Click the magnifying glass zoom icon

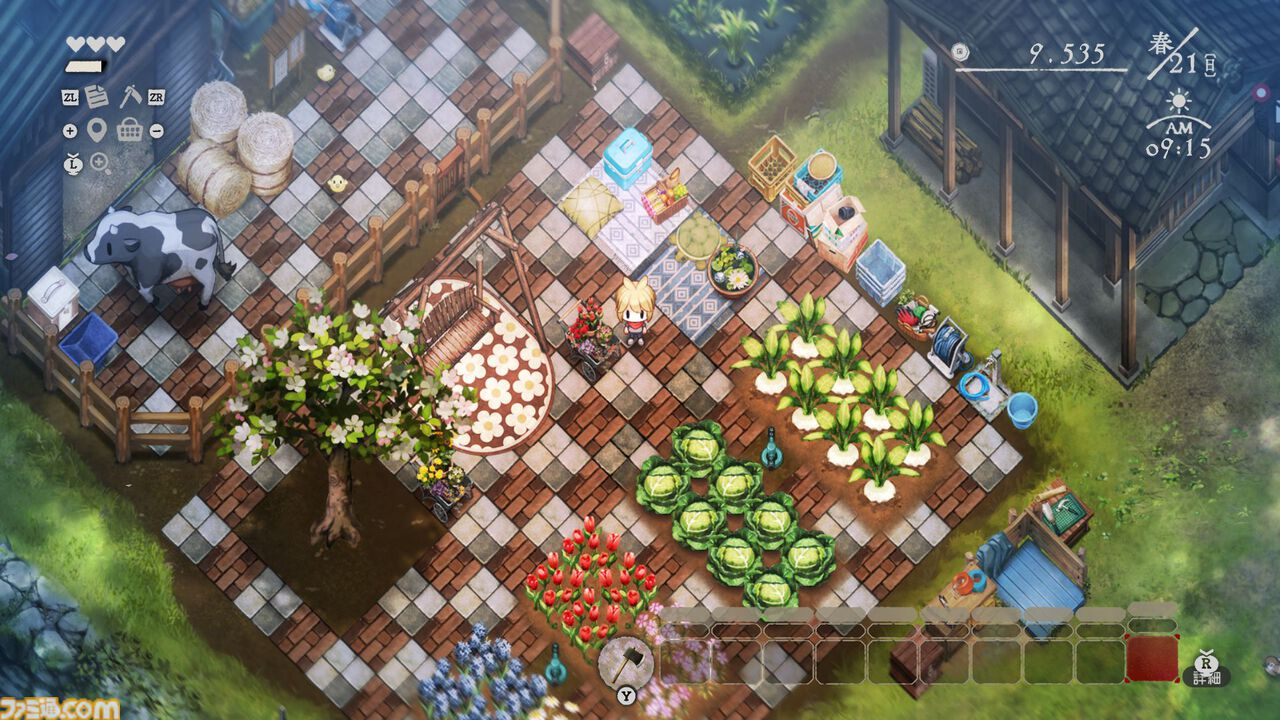(100, 162)
